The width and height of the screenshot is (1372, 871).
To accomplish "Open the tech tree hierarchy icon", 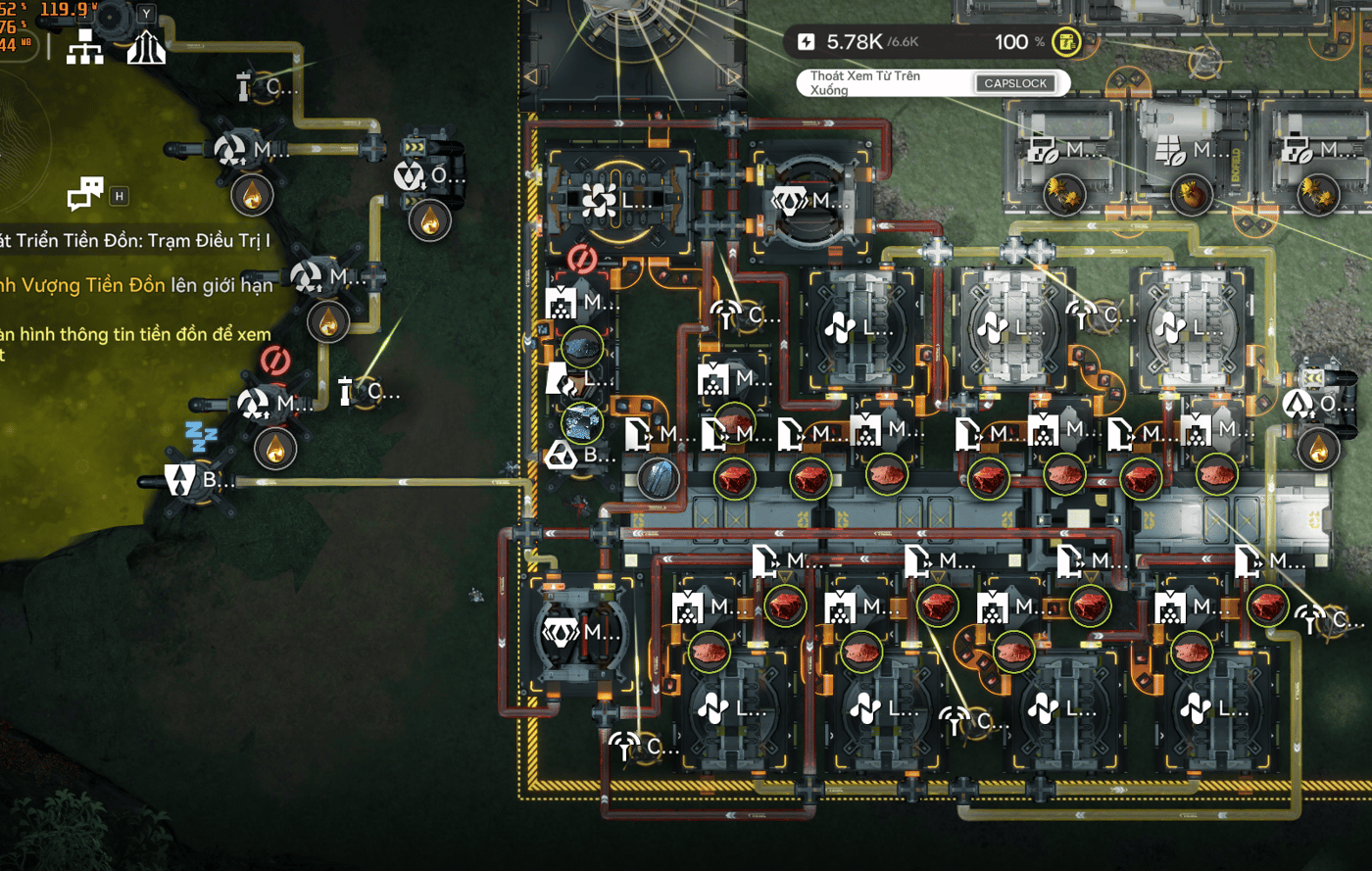I will click(84, 46).
